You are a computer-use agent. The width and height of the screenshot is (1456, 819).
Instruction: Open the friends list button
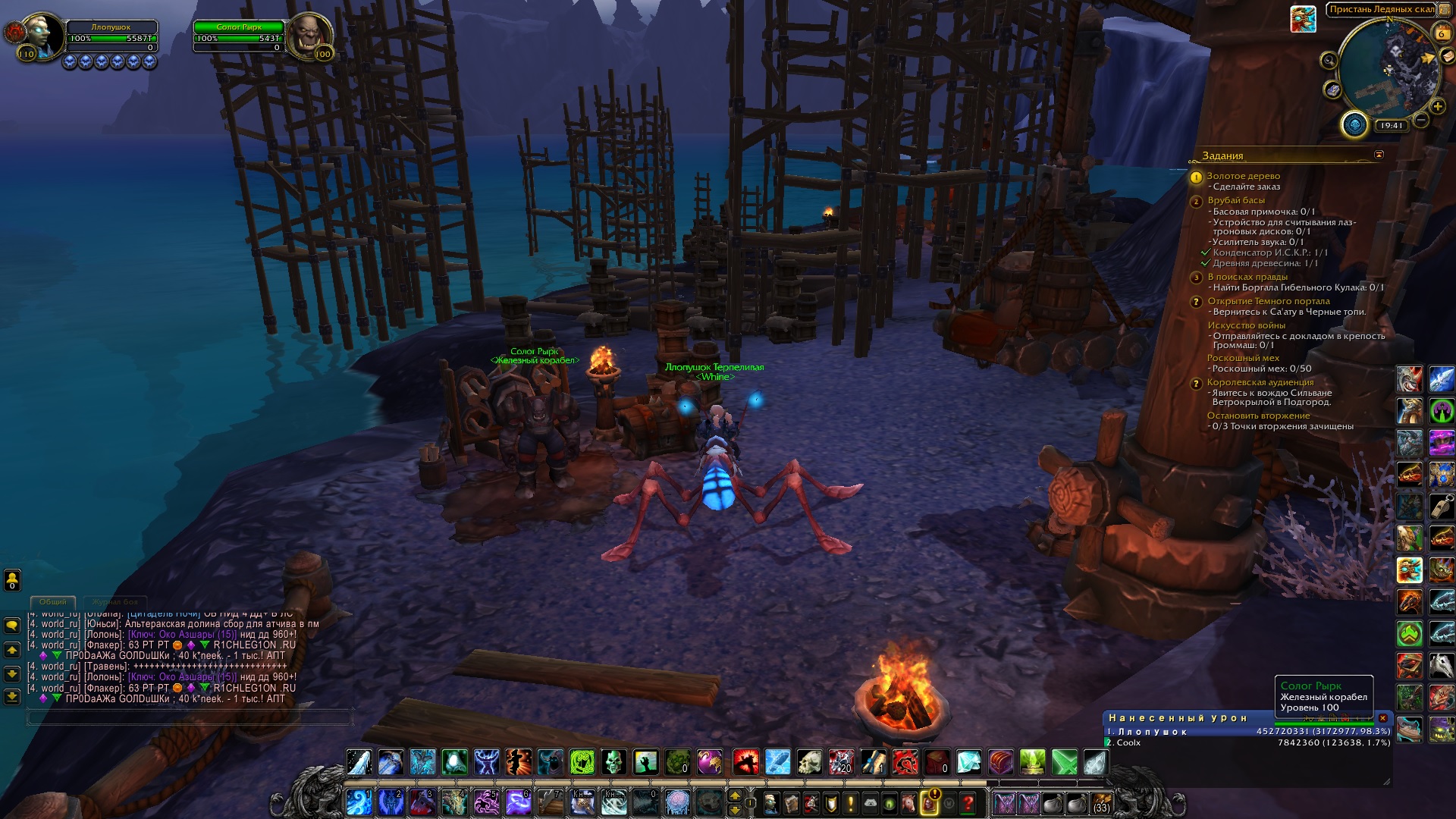click(12, 580)
